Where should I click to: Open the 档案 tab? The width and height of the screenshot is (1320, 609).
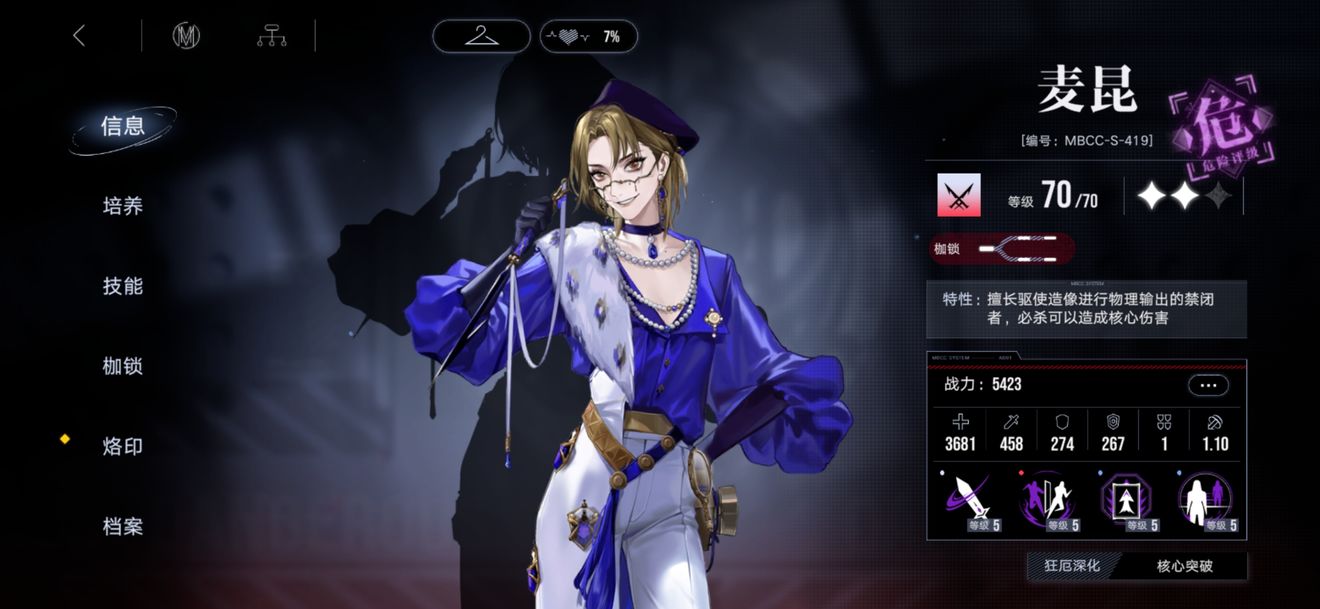[123, 526]
